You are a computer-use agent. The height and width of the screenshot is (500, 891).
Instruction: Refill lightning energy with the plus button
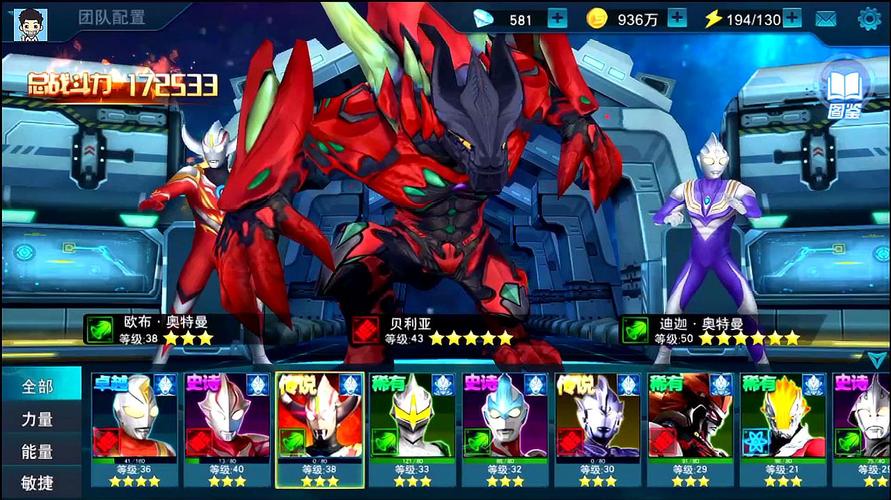(792, 18)
